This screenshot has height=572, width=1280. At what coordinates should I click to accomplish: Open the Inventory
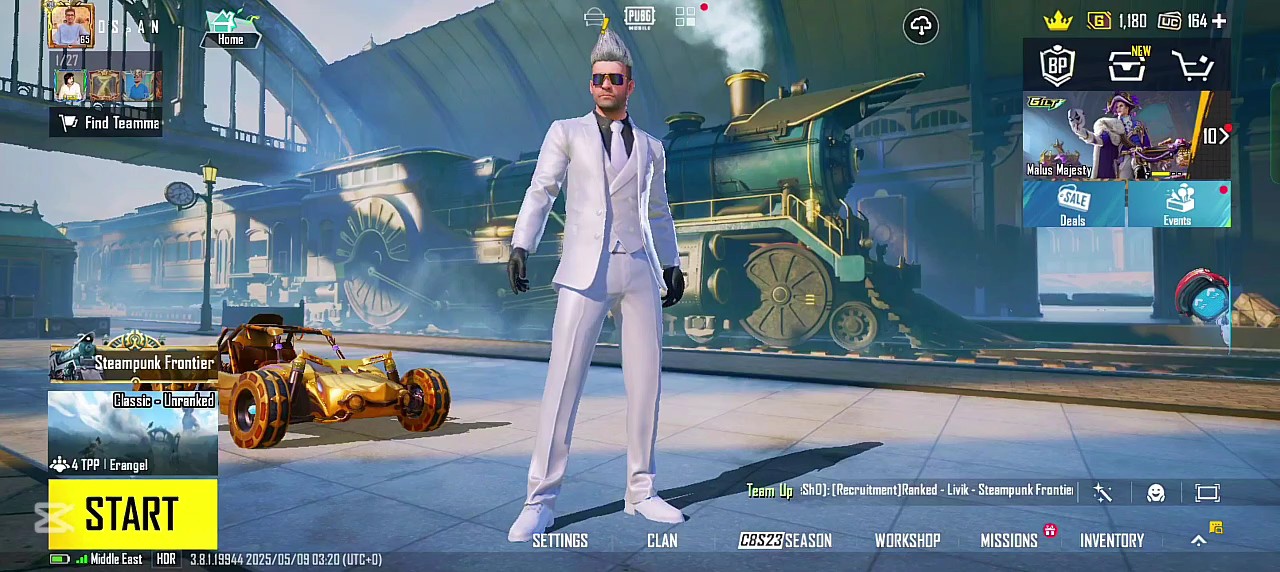(x=1111, y=541)
